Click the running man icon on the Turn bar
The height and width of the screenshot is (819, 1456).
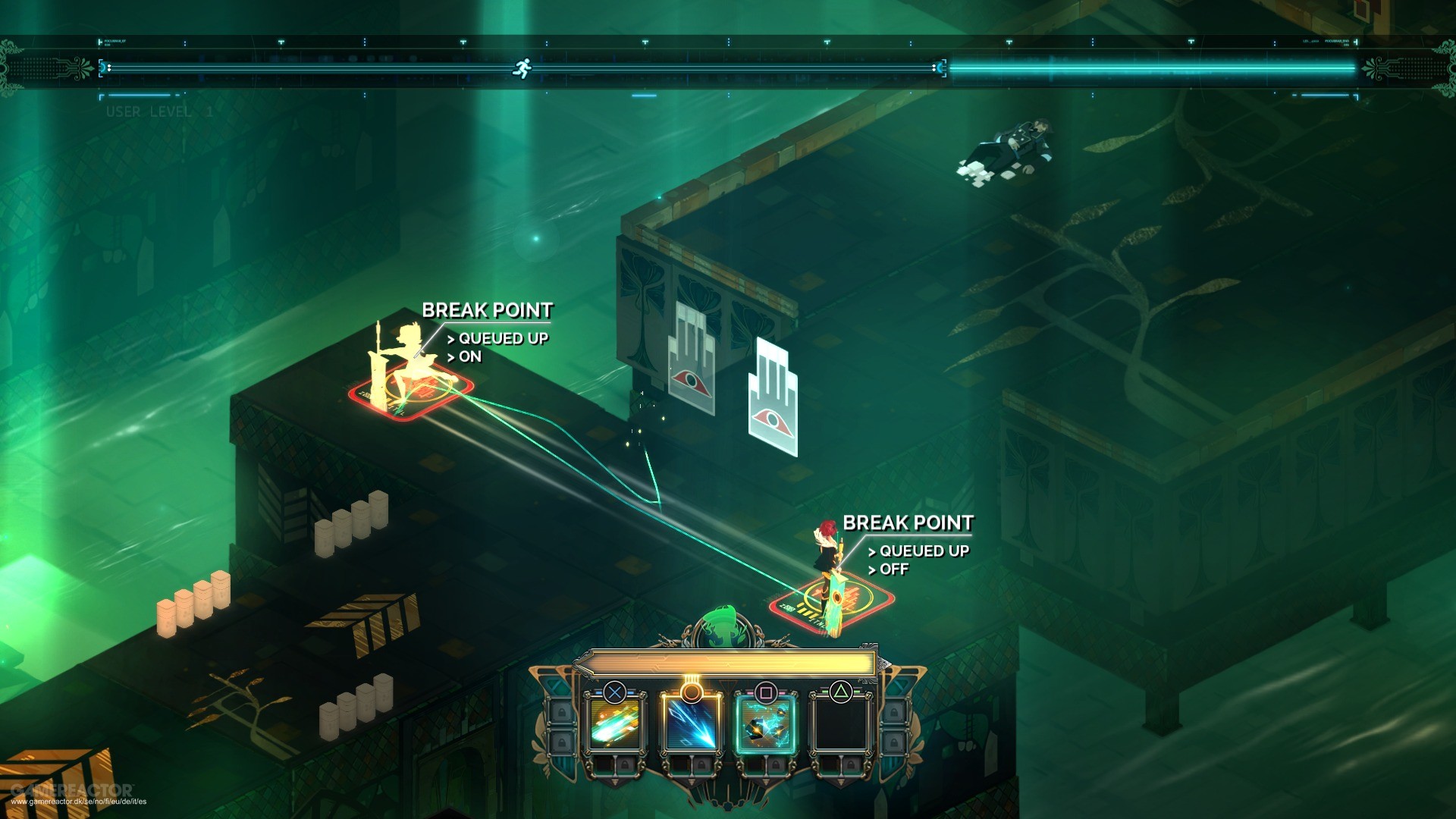523,67
